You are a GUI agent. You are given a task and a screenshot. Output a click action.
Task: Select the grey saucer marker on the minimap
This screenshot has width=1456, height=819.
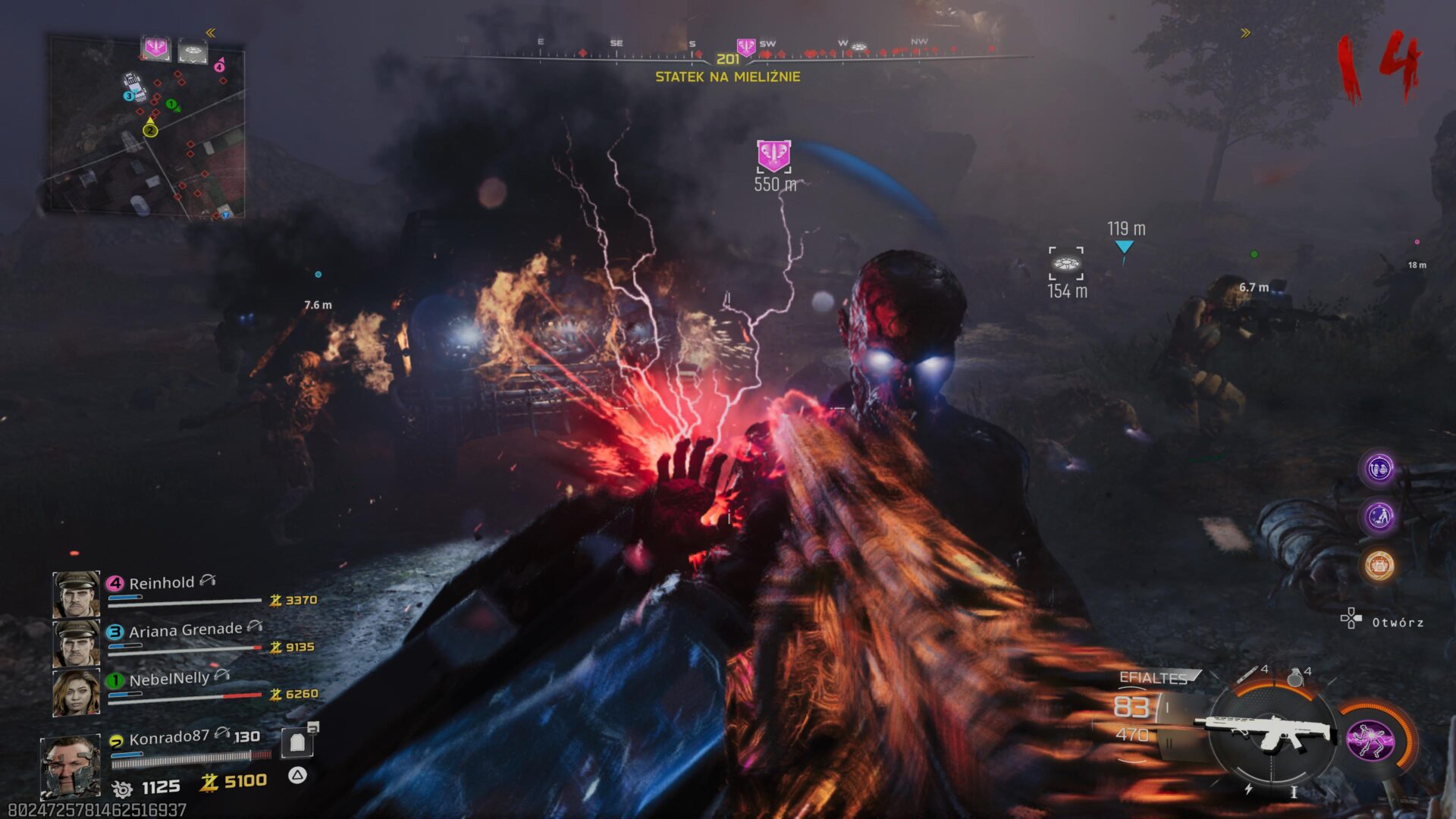pos(192,52)
